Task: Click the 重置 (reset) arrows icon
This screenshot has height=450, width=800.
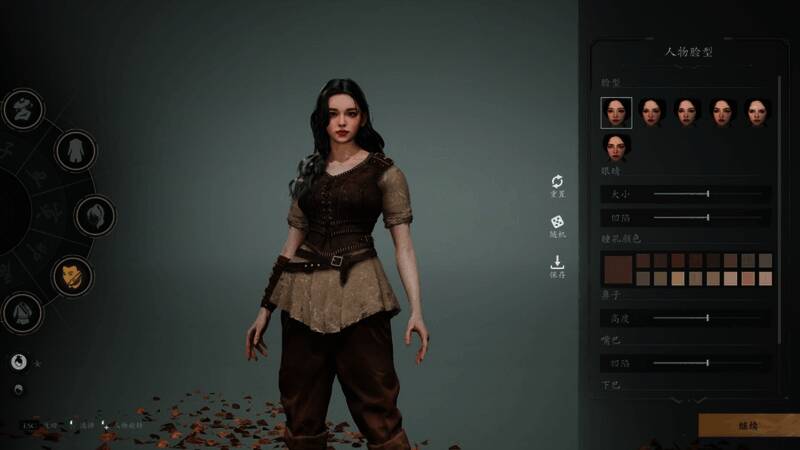Action: (557, 181)
